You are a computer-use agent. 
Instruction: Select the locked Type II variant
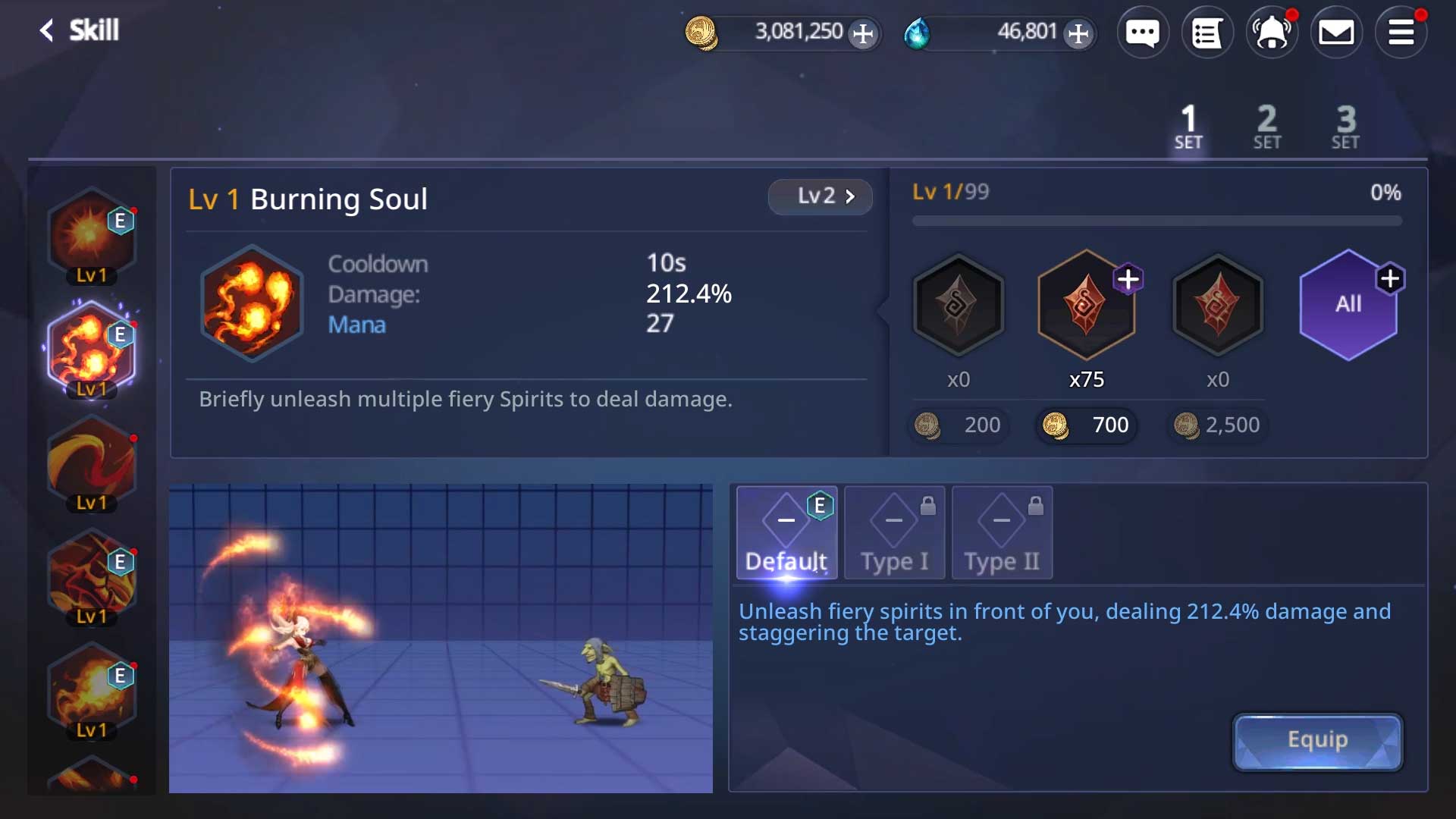tap(1002, 533)
